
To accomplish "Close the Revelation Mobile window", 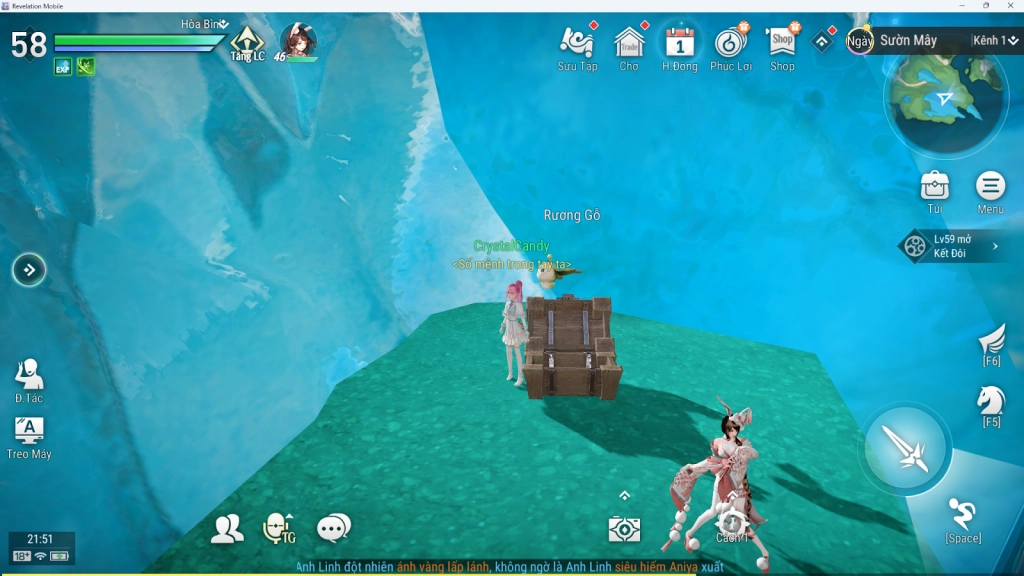I will [1012, 5].
